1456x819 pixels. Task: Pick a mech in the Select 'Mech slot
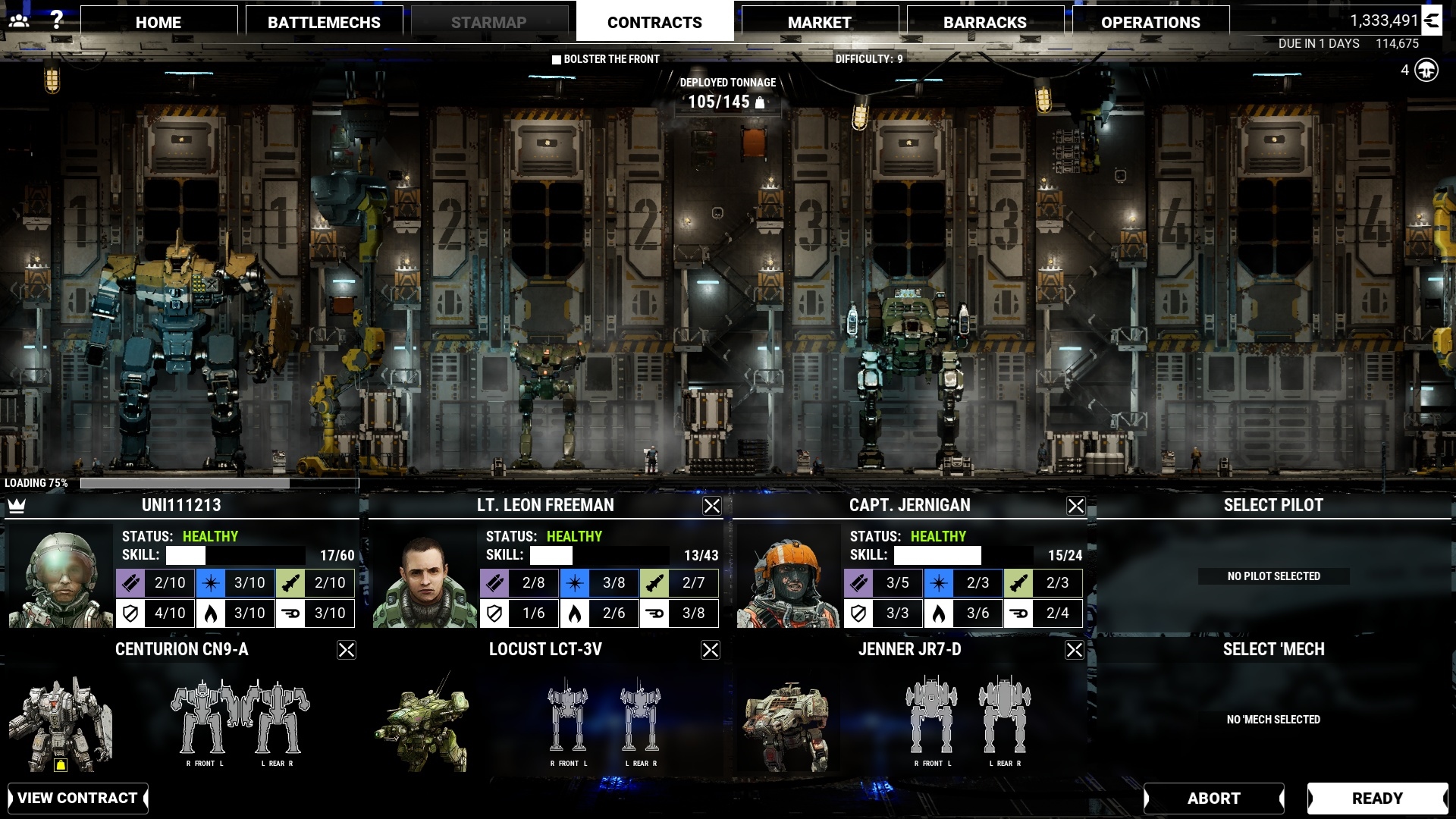pos(1273,719)
